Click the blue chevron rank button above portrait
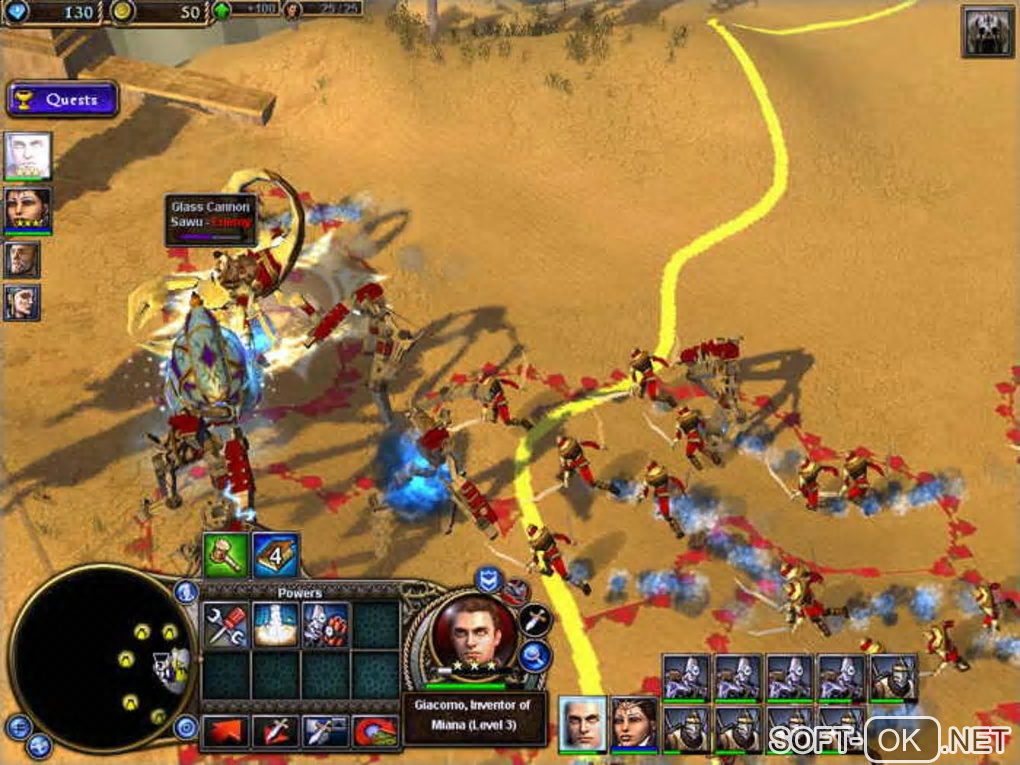This screenshot has width=1020, height=765. pyautogui.click(x=488, y=579)
